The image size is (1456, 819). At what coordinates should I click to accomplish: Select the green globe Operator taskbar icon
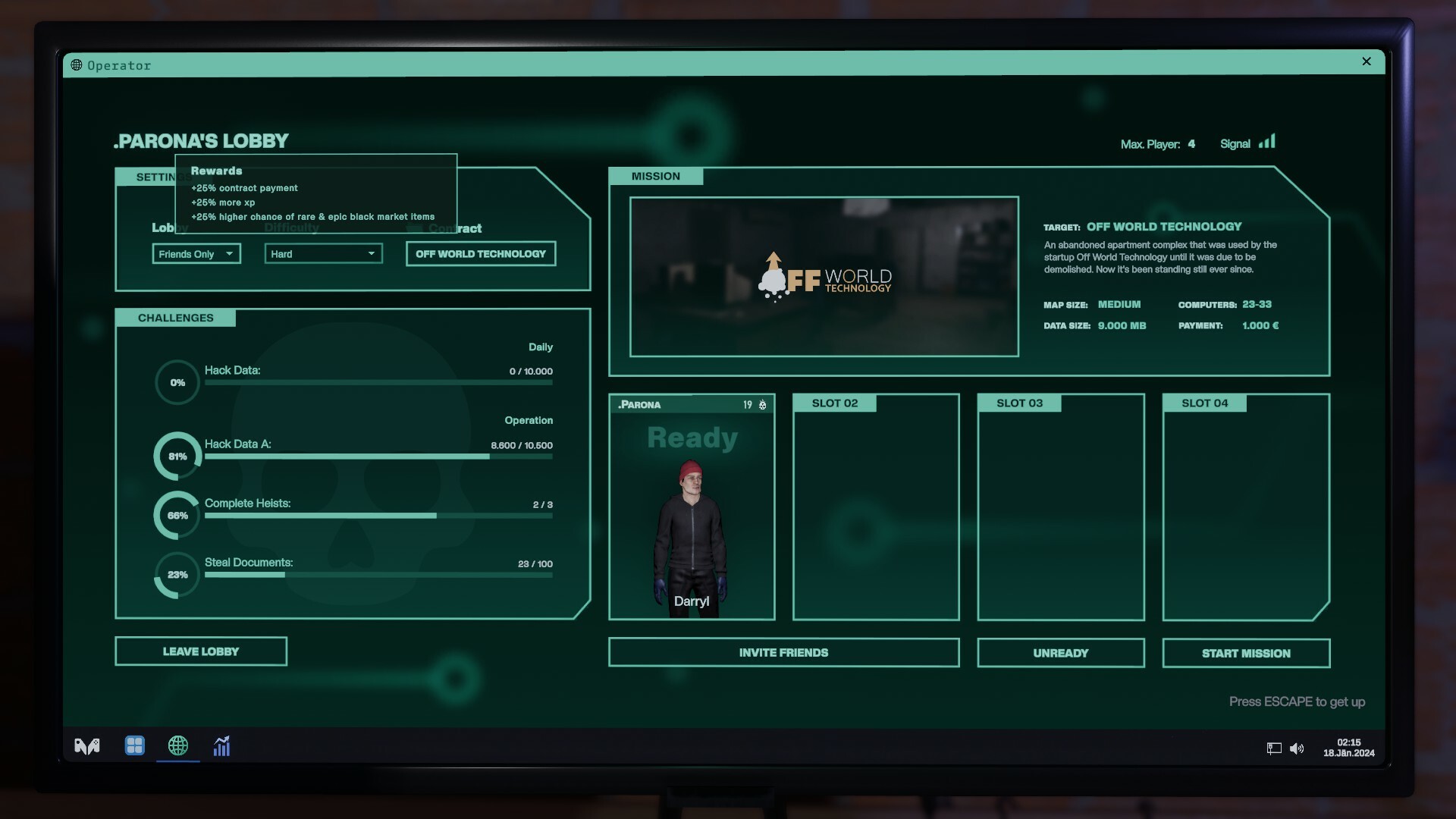[x=177, y=746]
